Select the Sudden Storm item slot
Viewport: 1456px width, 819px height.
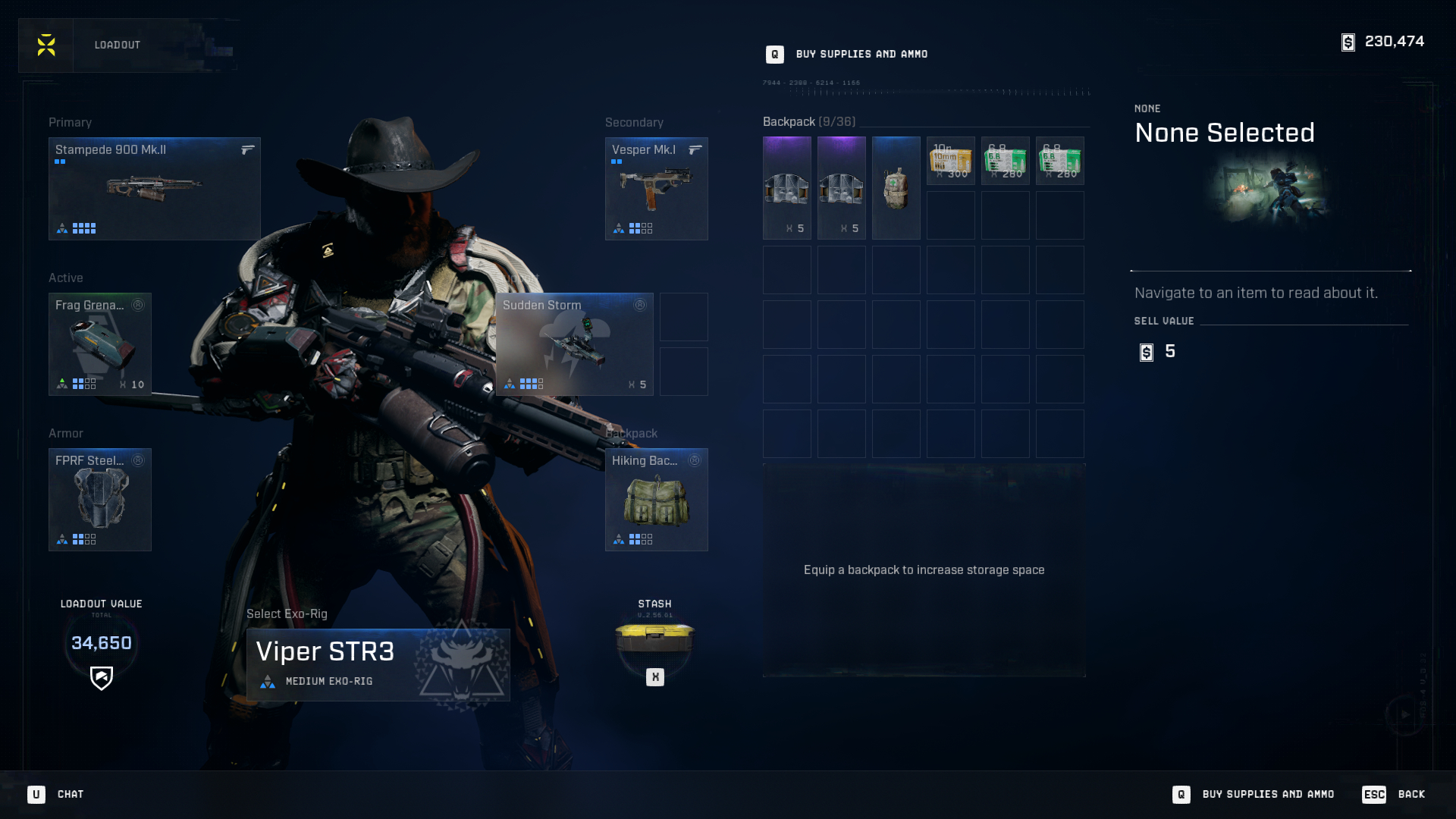point(574,344)
